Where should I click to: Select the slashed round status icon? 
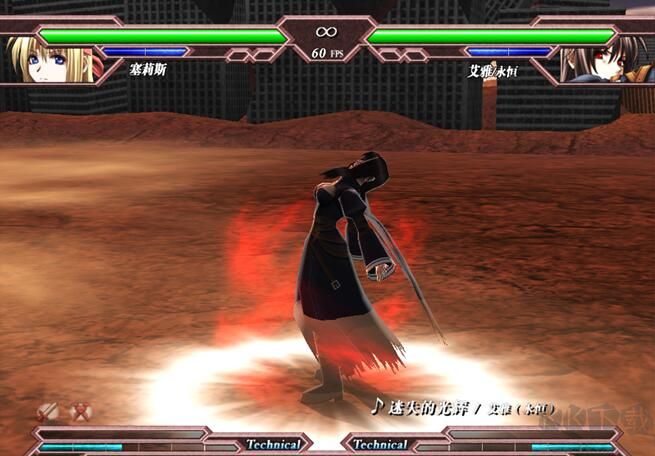(47, 411)
